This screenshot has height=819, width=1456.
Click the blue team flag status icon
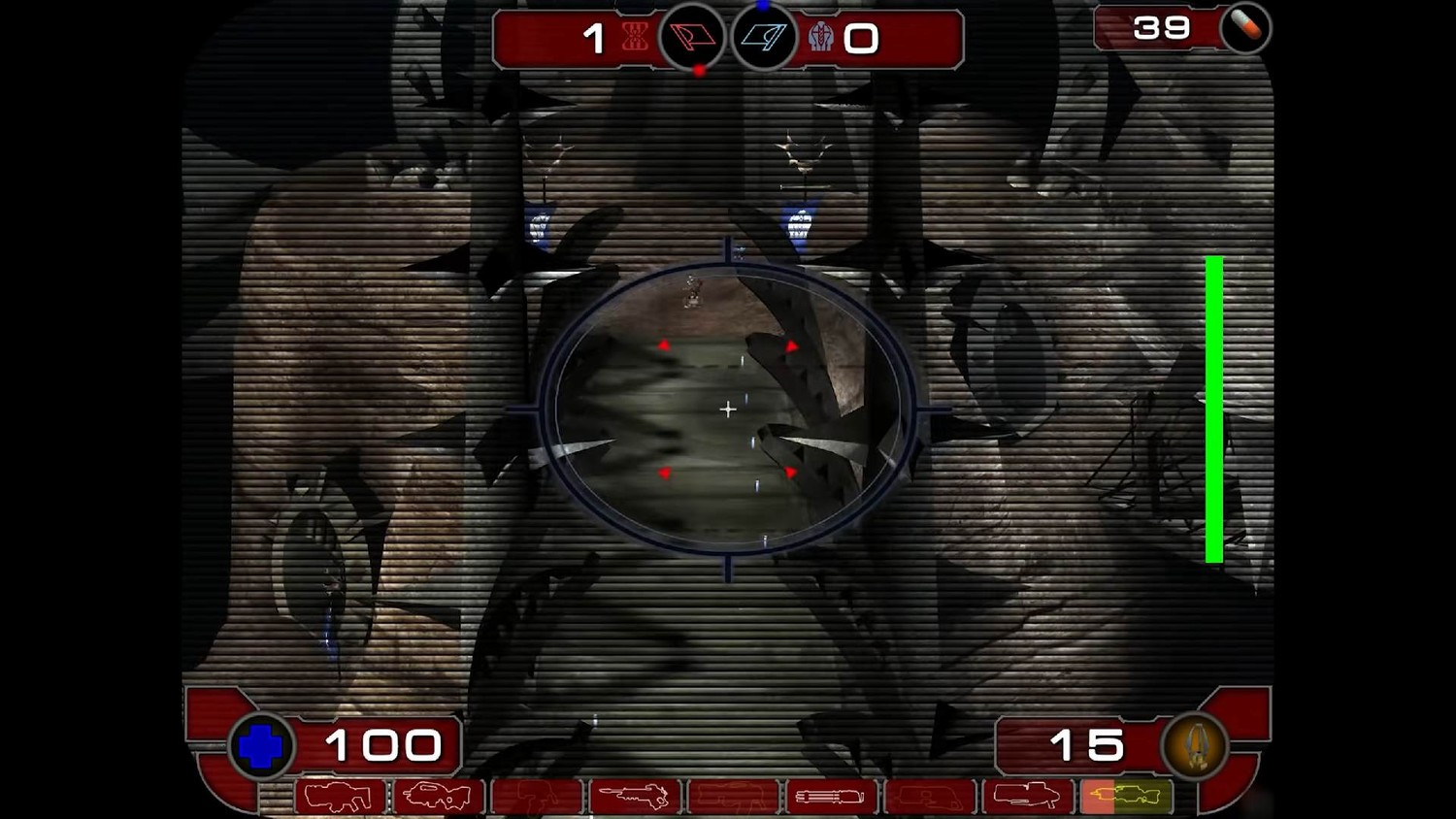click(x=764, y=38)
